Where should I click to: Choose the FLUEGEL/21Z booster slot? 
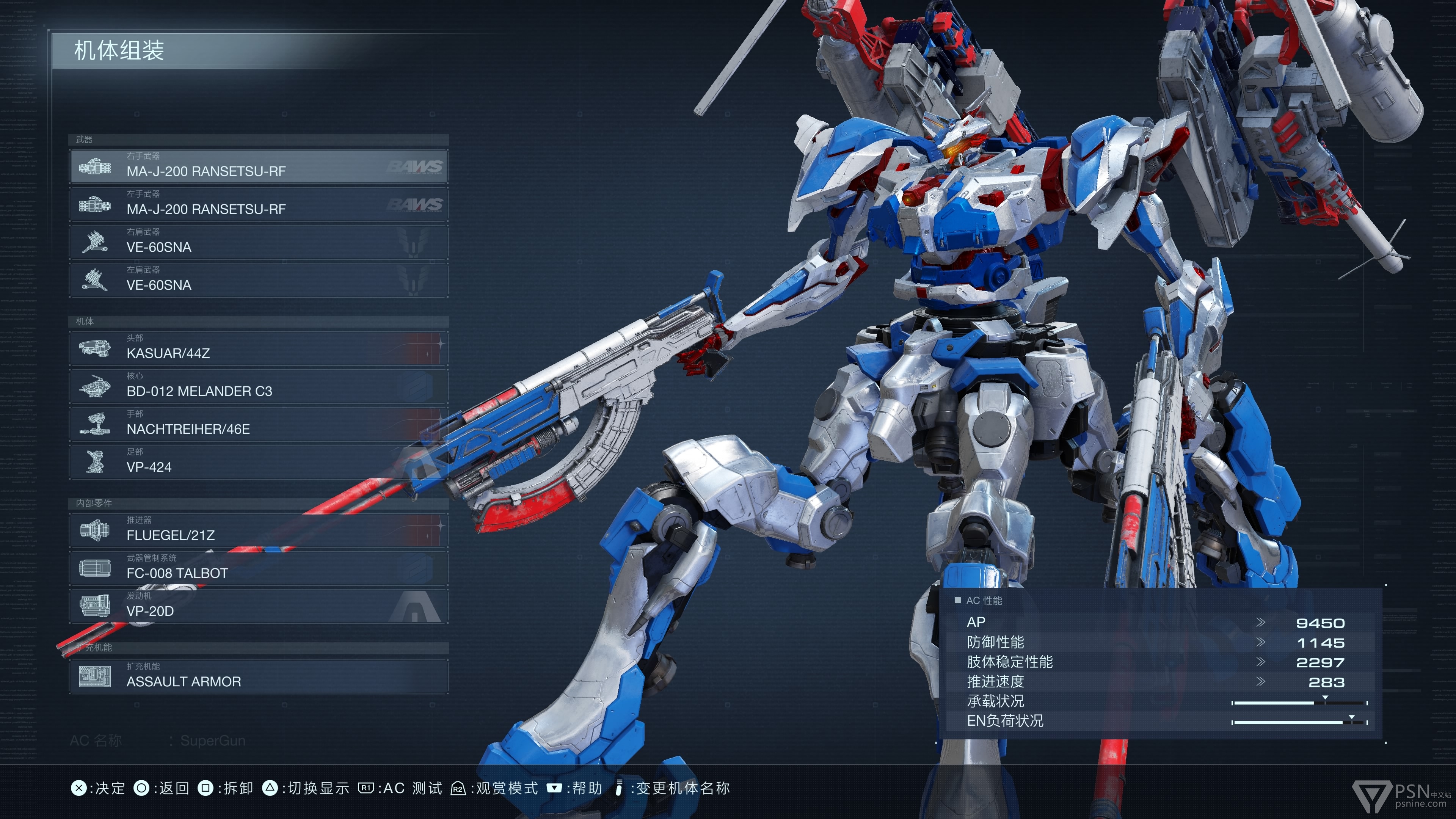pos(258,530)
